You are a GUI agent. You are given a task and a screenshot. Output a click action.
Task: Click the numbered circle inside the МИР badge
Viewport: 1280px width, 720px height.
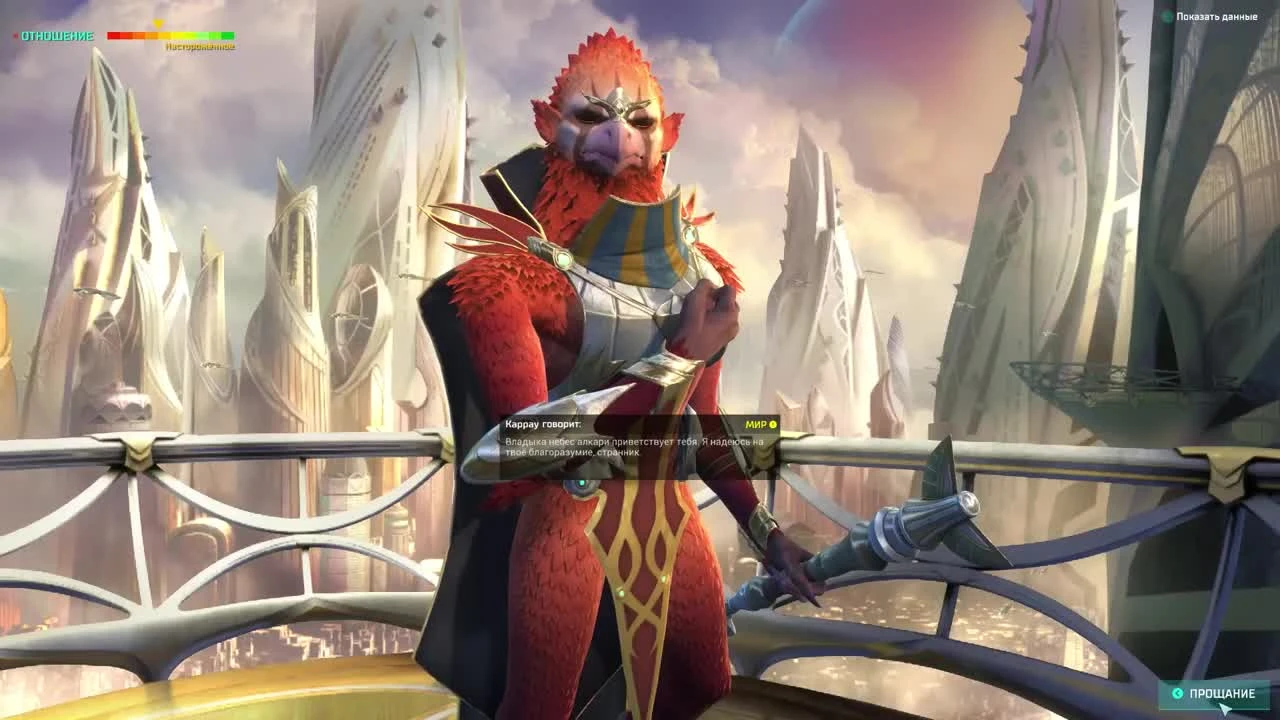(x=773, y=424)
